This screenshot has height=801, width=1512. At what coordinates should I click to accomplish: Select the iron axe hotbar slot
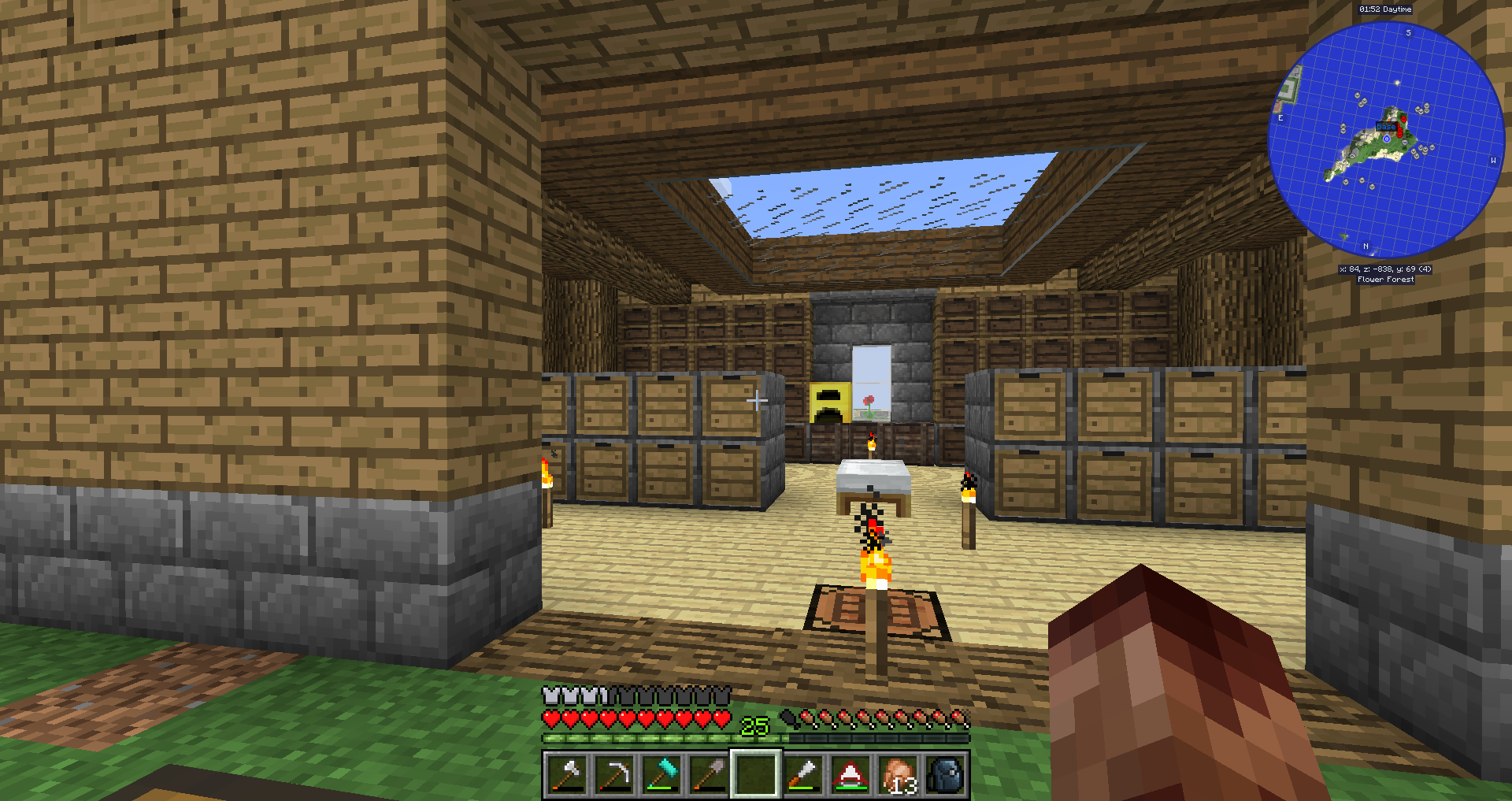(x=566, y=774)
